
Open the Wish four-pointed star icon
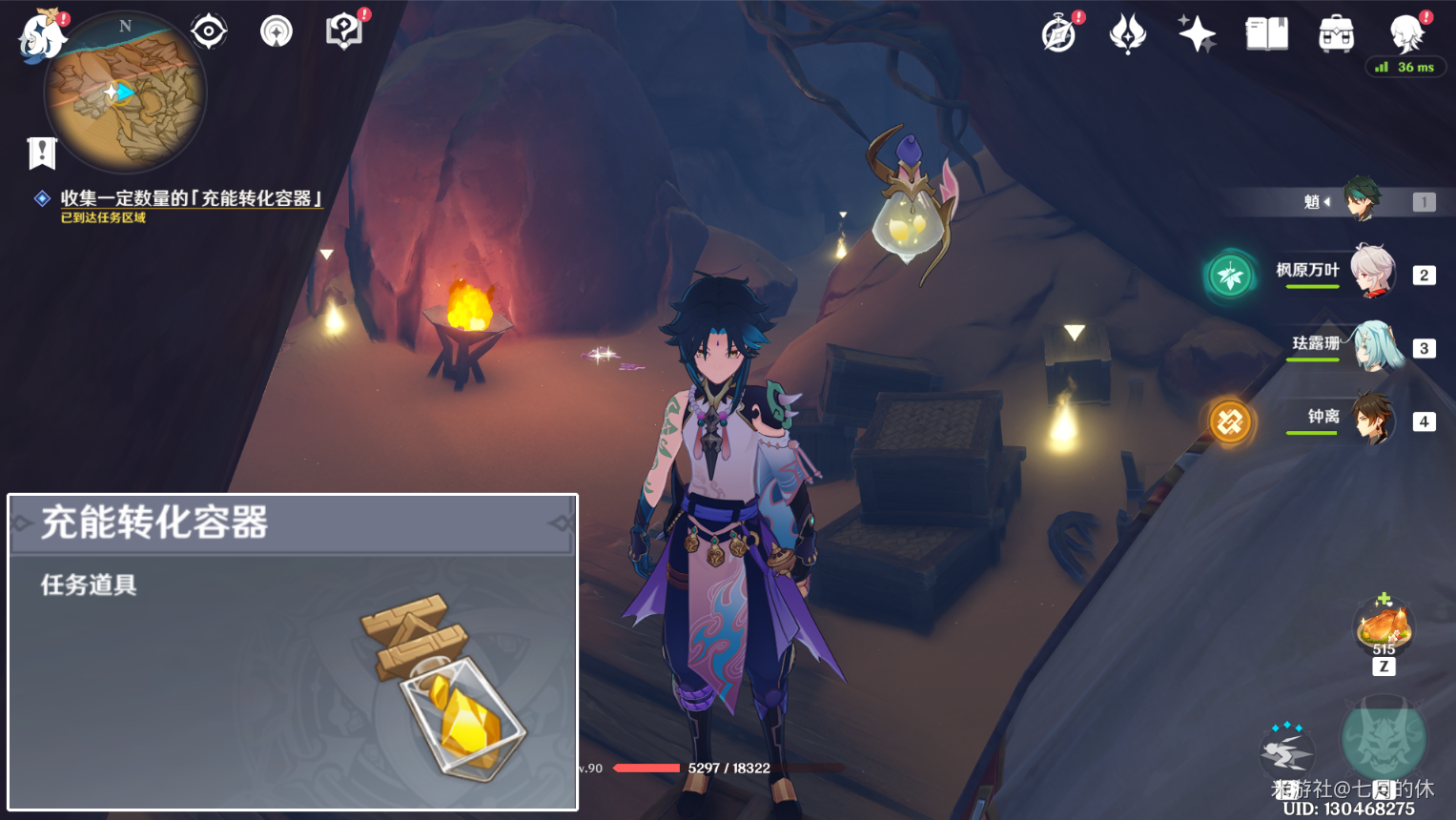click(1196, 34)
